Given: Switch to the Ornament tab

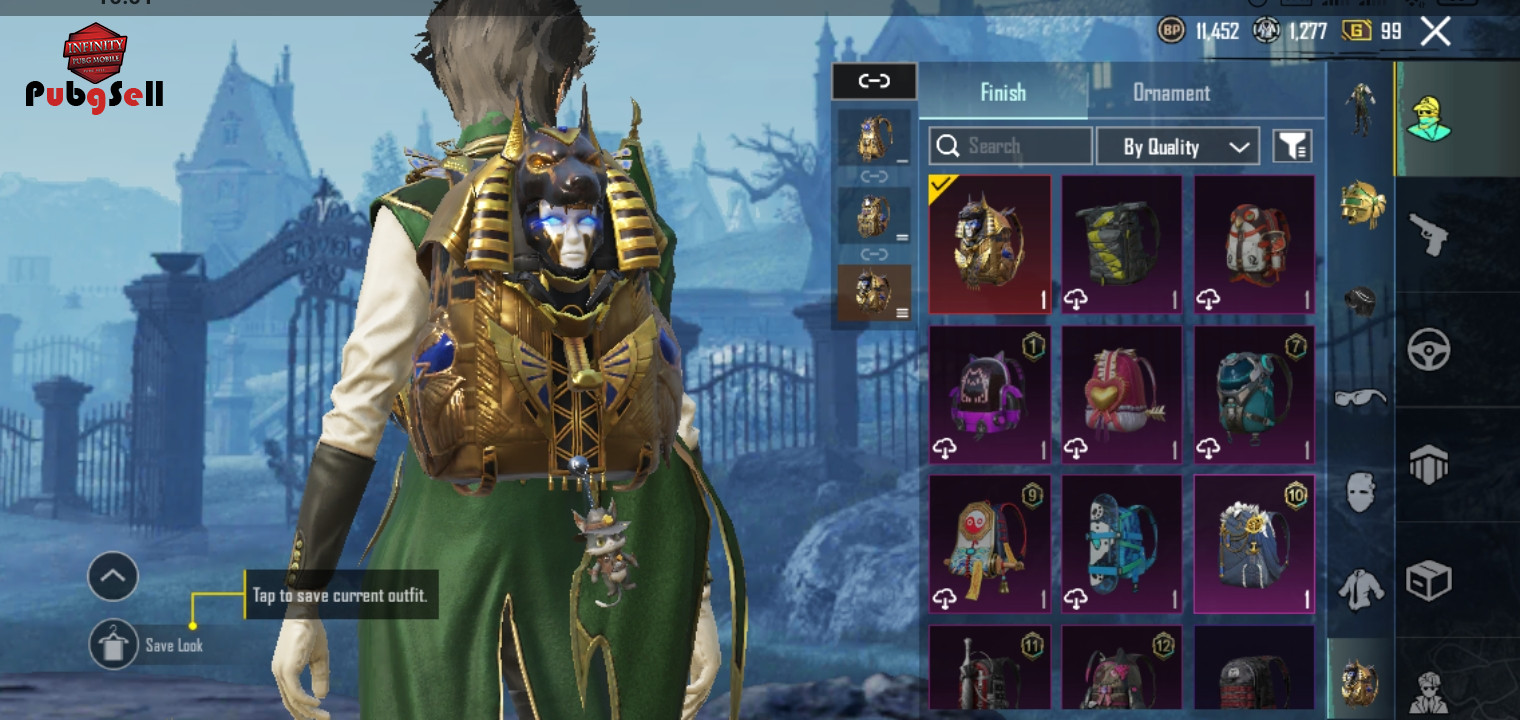Looking at the screenshot, I should click(x=1171, y=93).
